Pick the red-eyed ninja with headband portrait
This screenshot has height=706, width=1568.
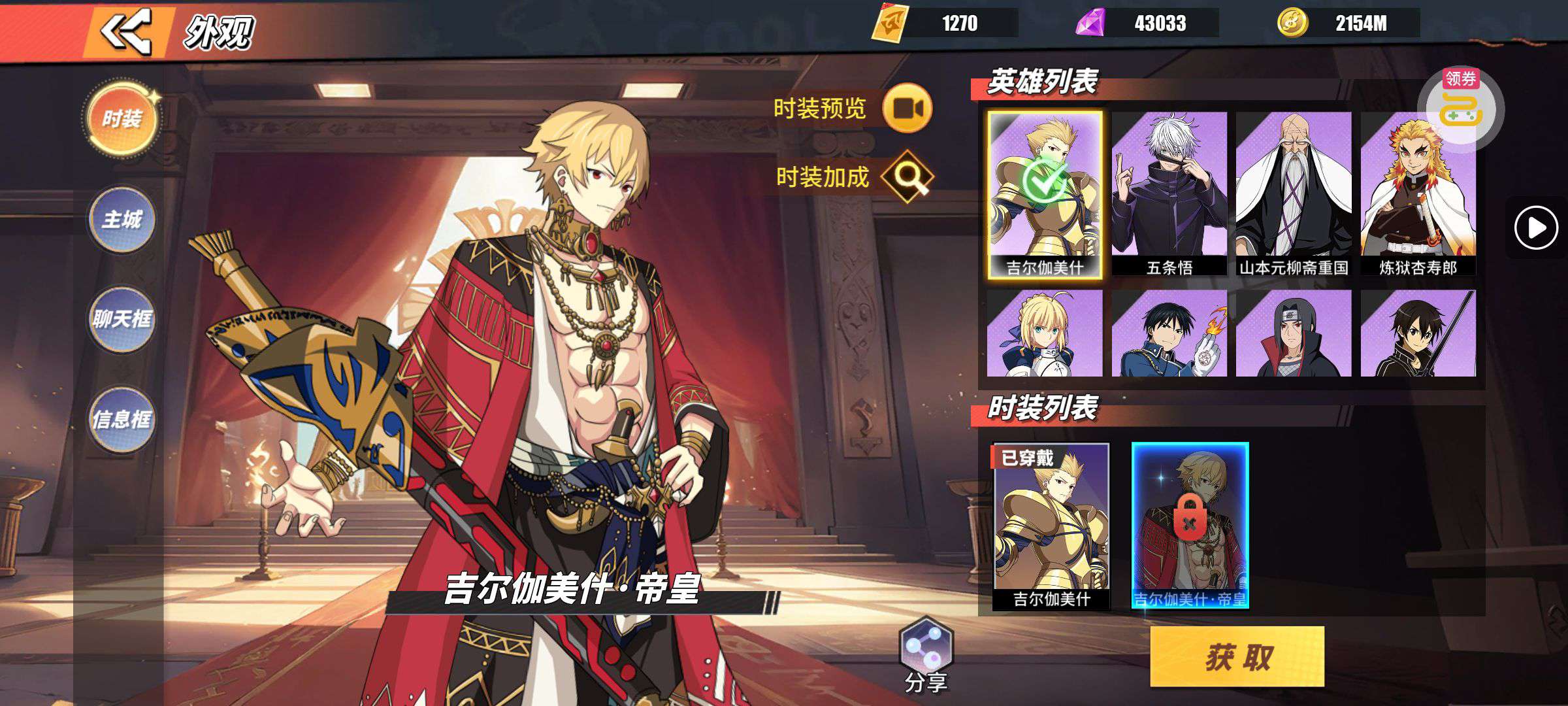(x=1294, y=333)
